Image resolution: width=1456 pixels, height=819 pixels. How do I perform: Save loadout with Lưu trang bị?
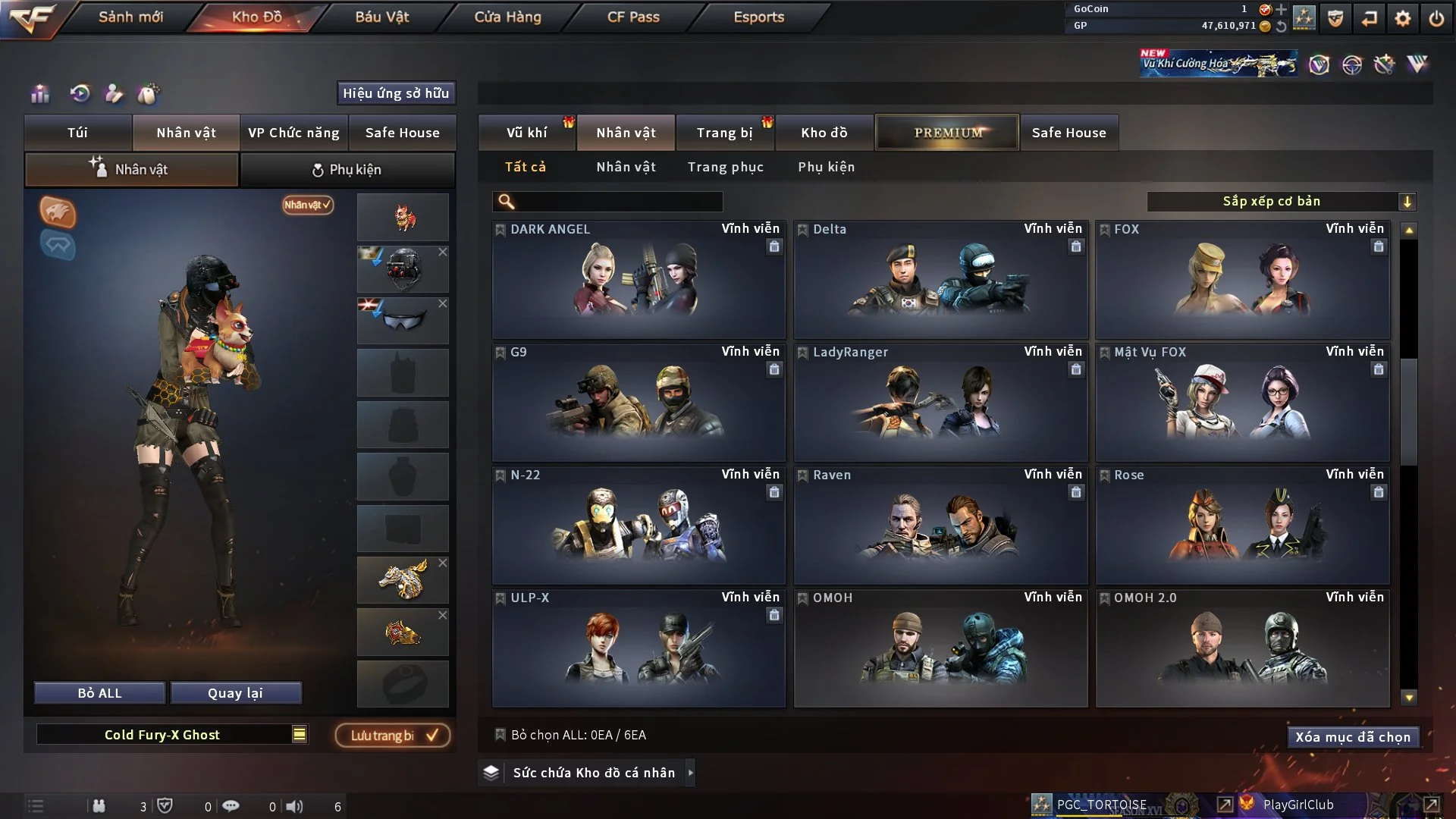393,736
